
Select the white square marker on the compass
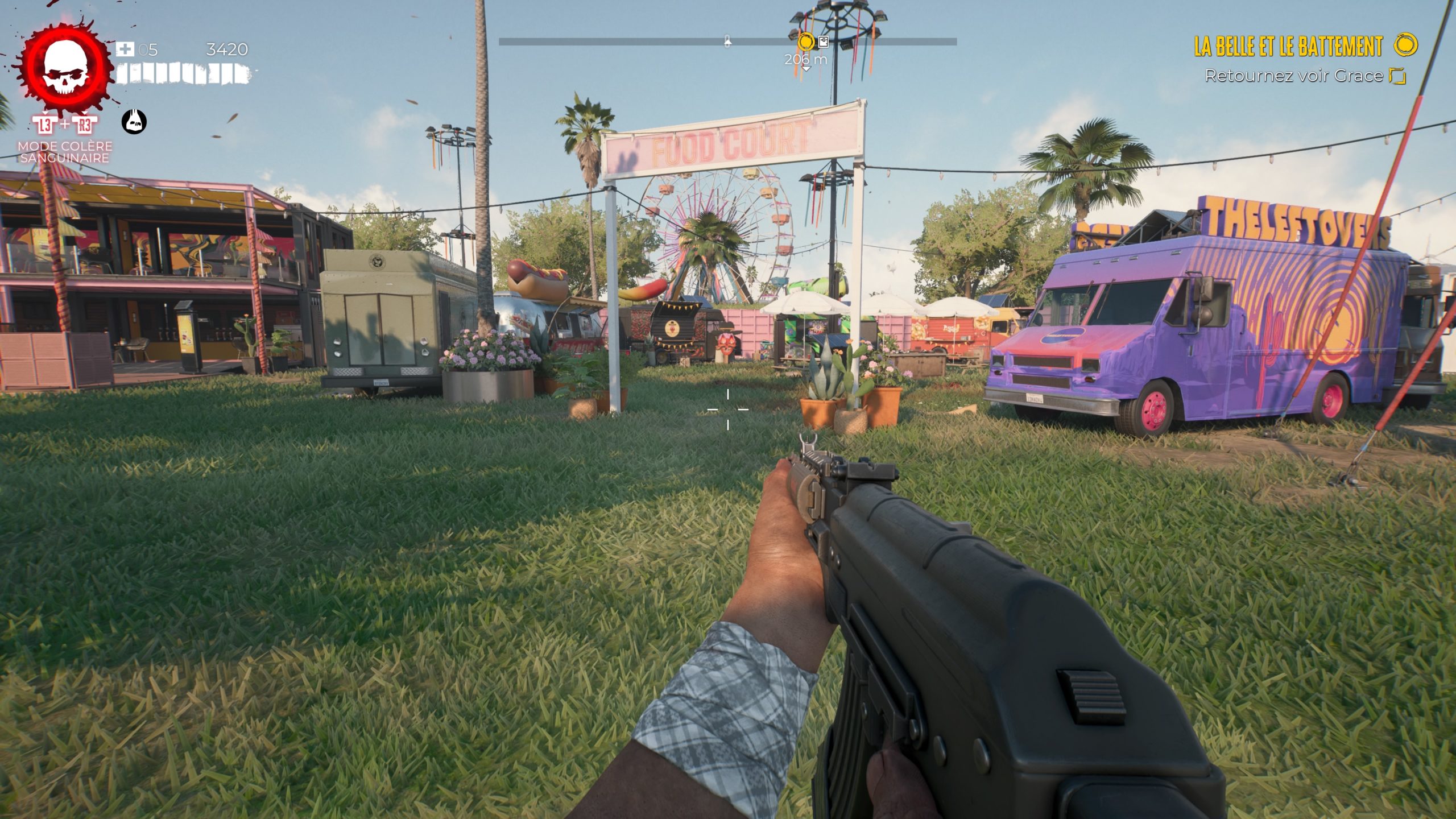[x=823, y=41]
